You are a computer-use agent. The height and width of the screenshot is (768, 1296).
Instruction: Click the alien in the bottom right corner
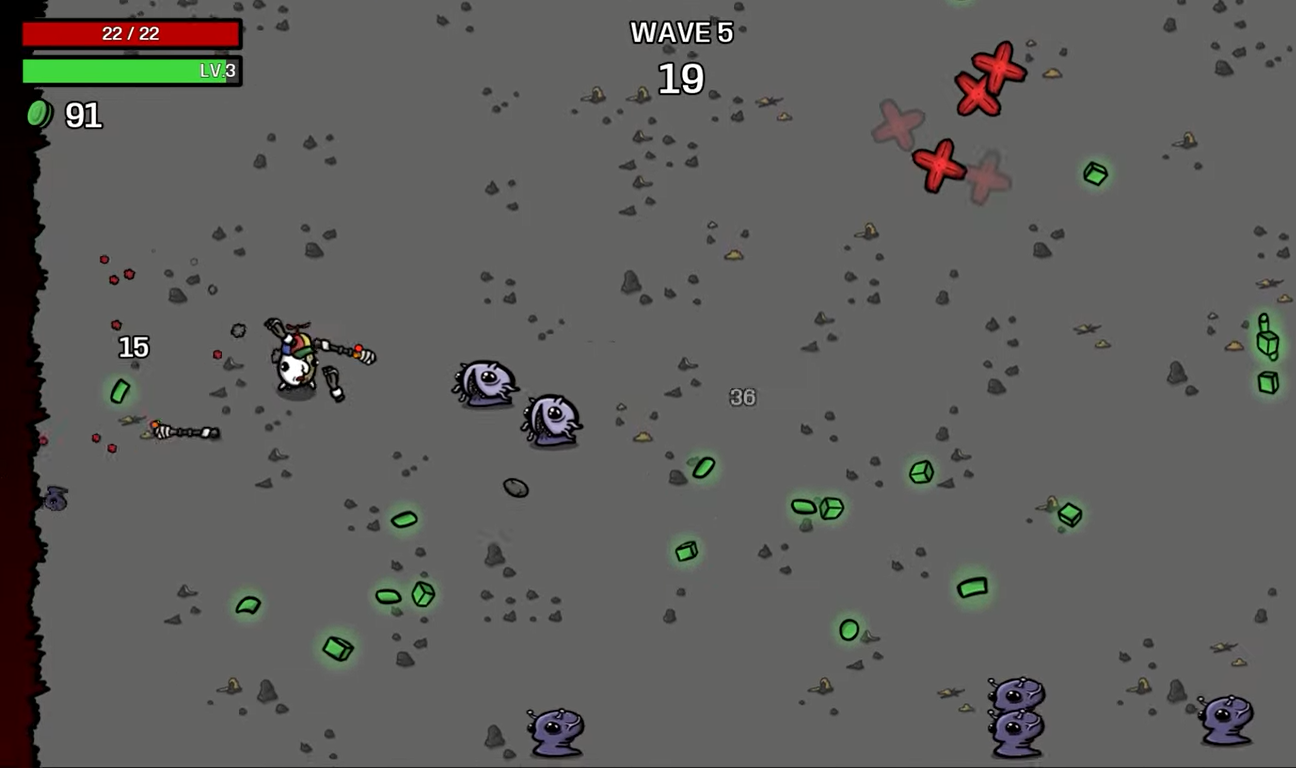[x=1229, y=720]
